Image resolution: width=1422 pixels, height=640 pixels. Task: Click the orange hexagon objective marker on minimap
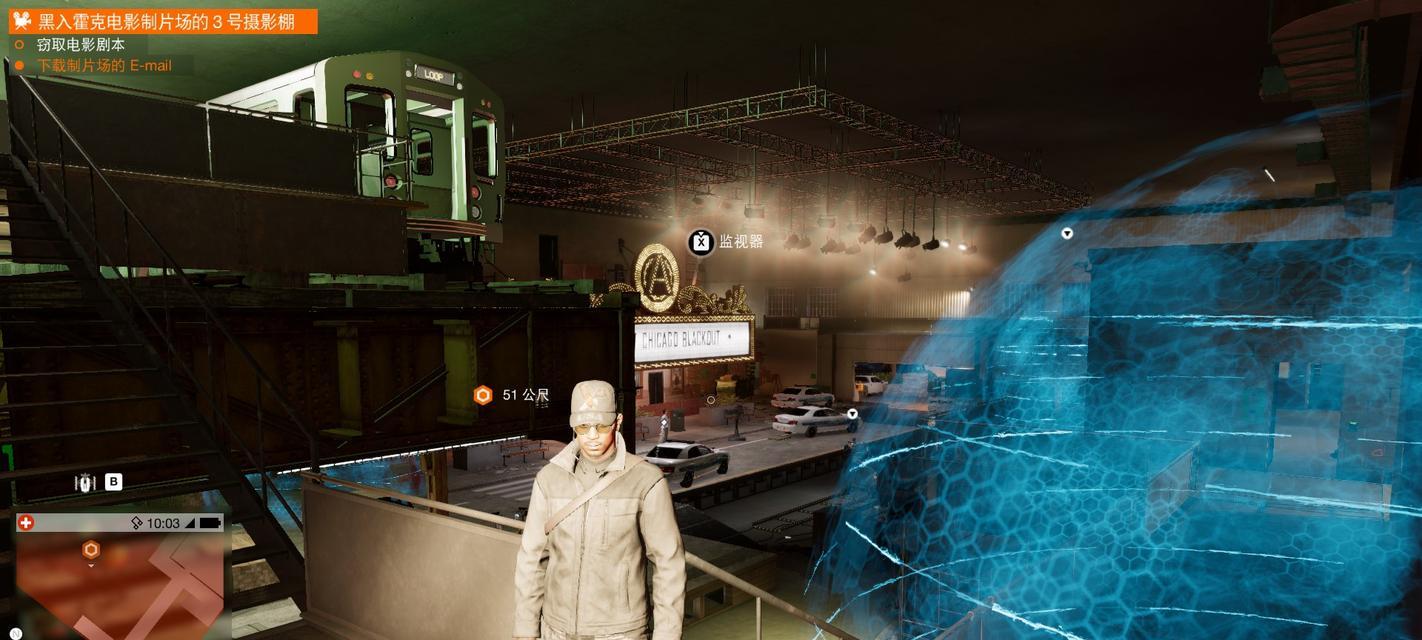pyautogui.click(x=91, y=550)
